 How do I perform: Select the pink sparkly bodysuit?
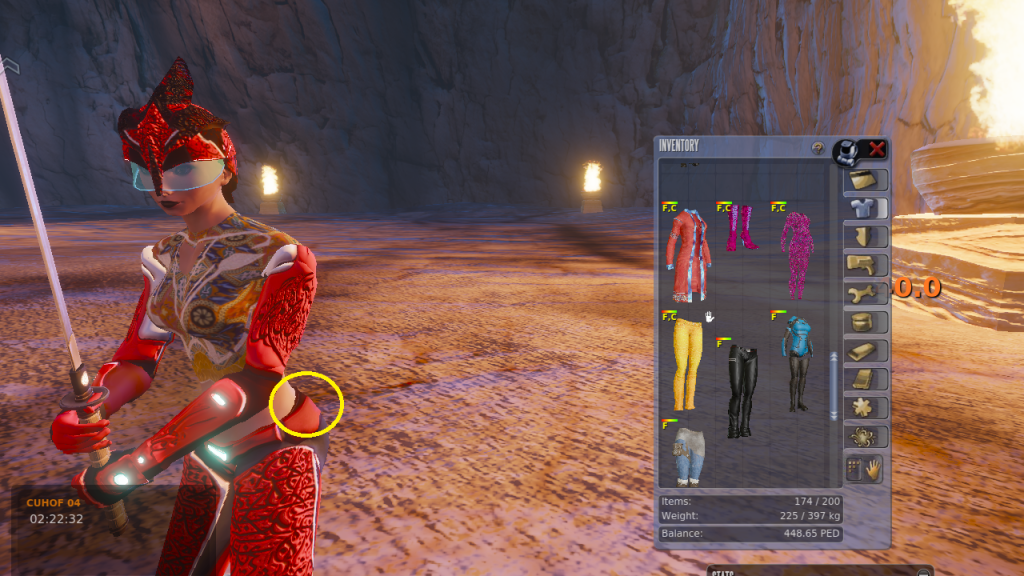click(x=797, y=255)
